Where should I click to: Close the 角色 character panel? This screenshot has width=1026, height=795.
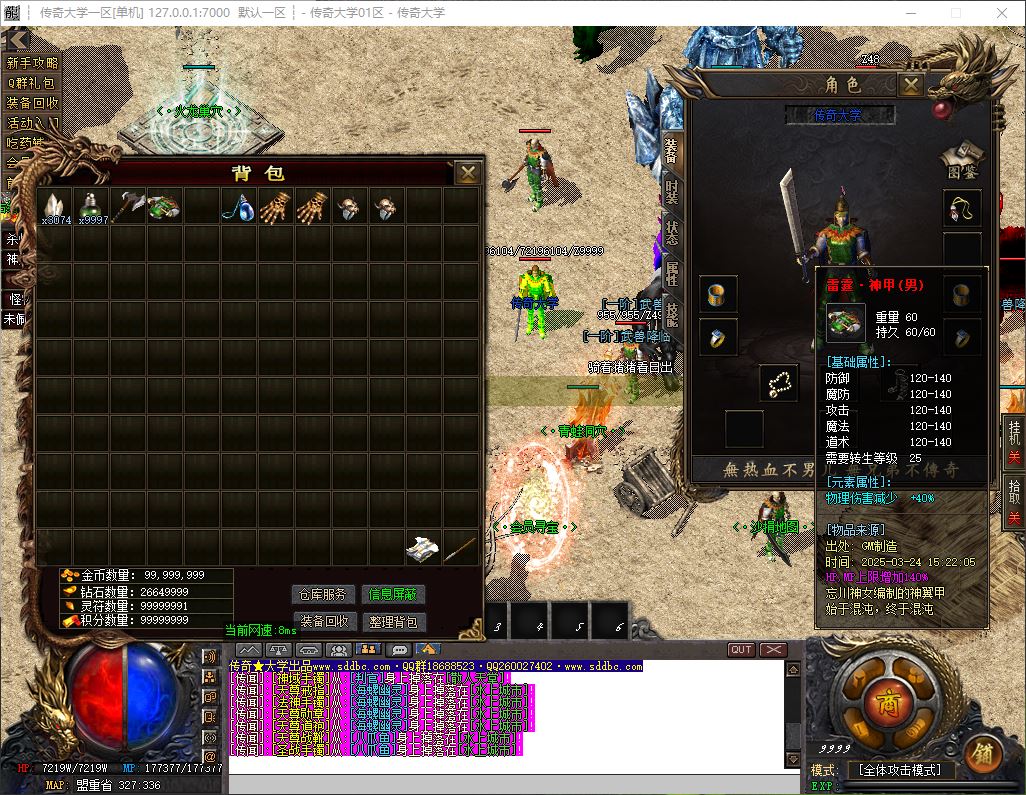[910, 85]
